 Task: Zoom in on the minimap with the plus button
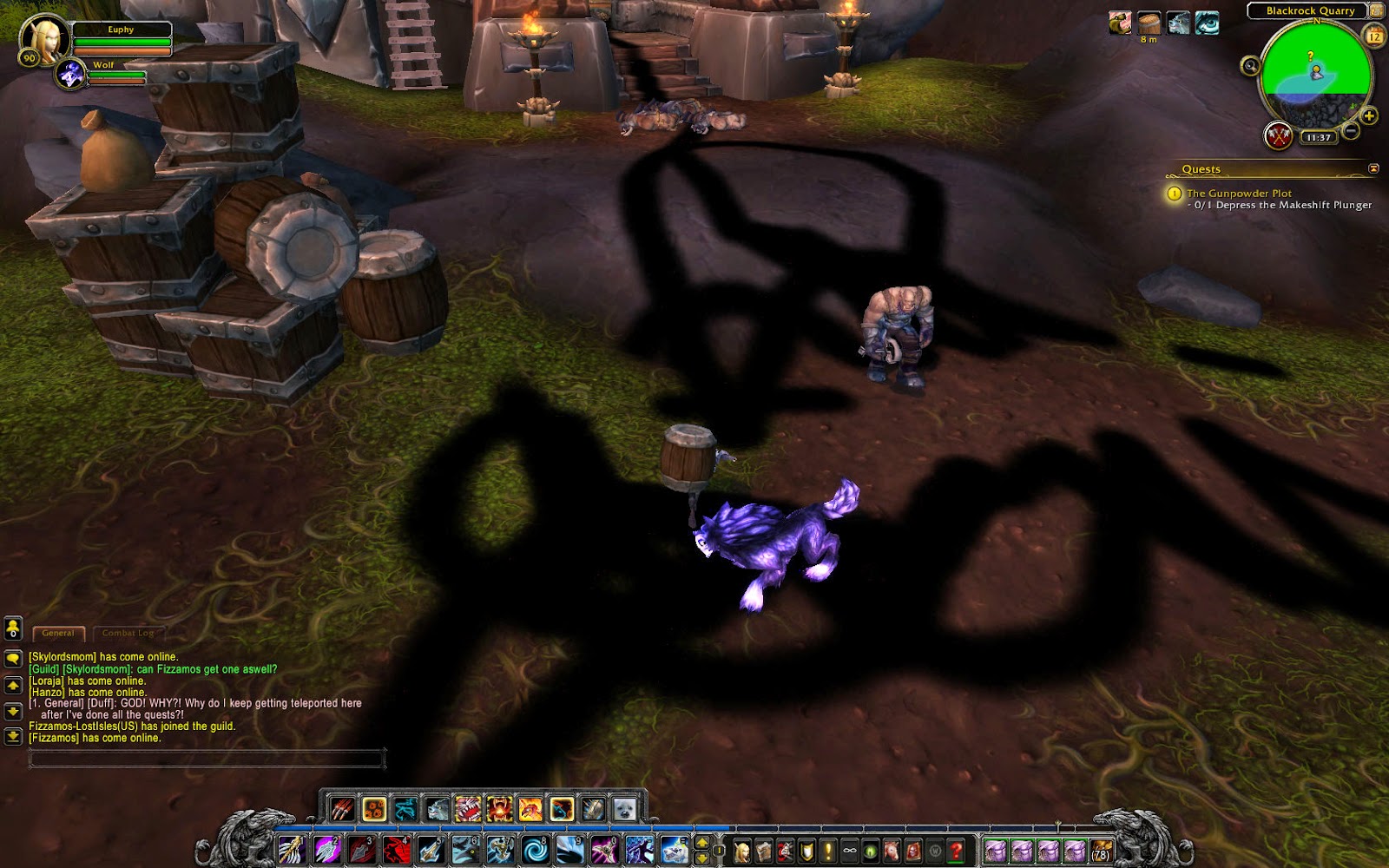1368,115
